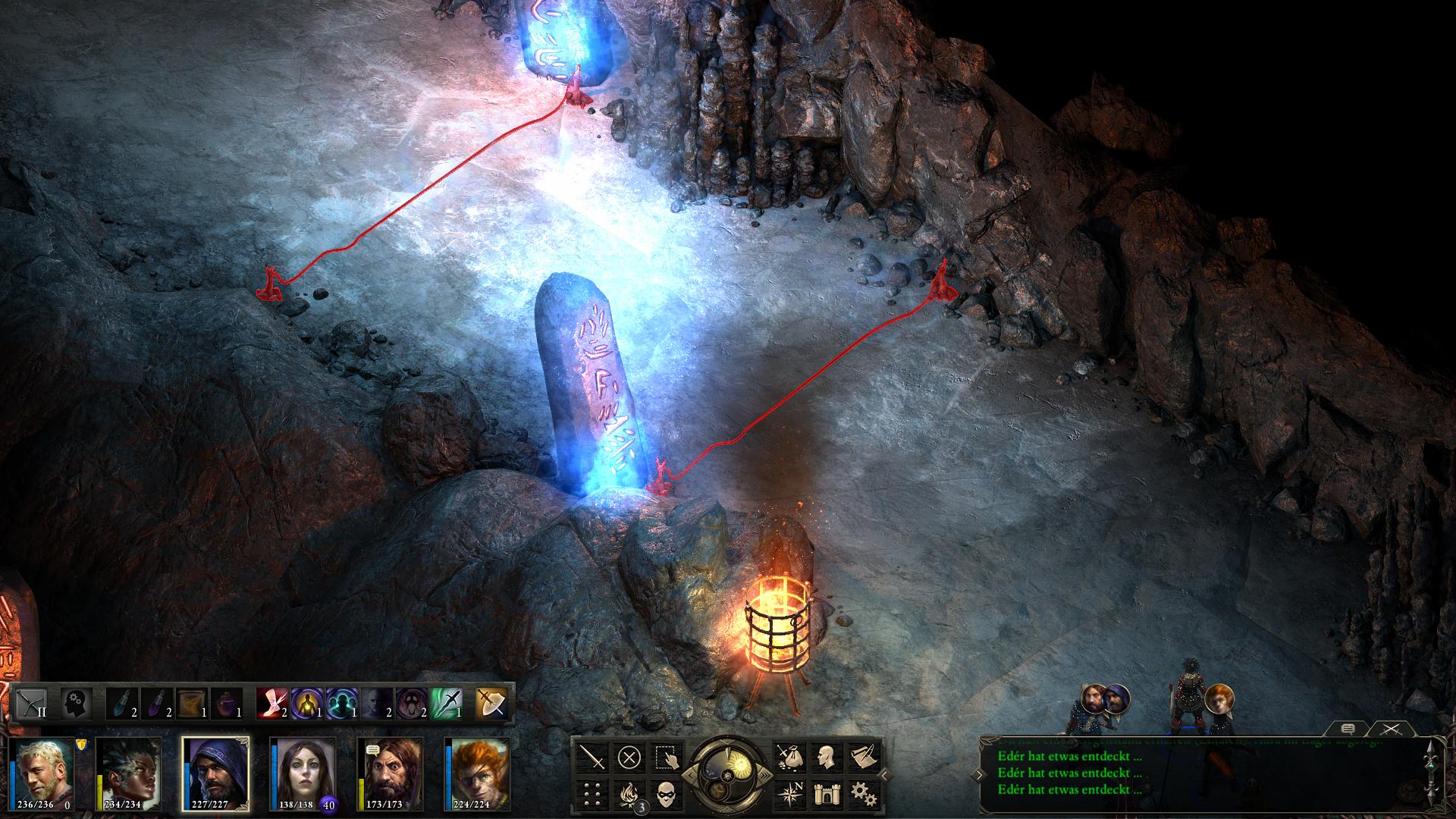
Task: Toggle stealth mode with the masked face
Action: tap(667, 793)
